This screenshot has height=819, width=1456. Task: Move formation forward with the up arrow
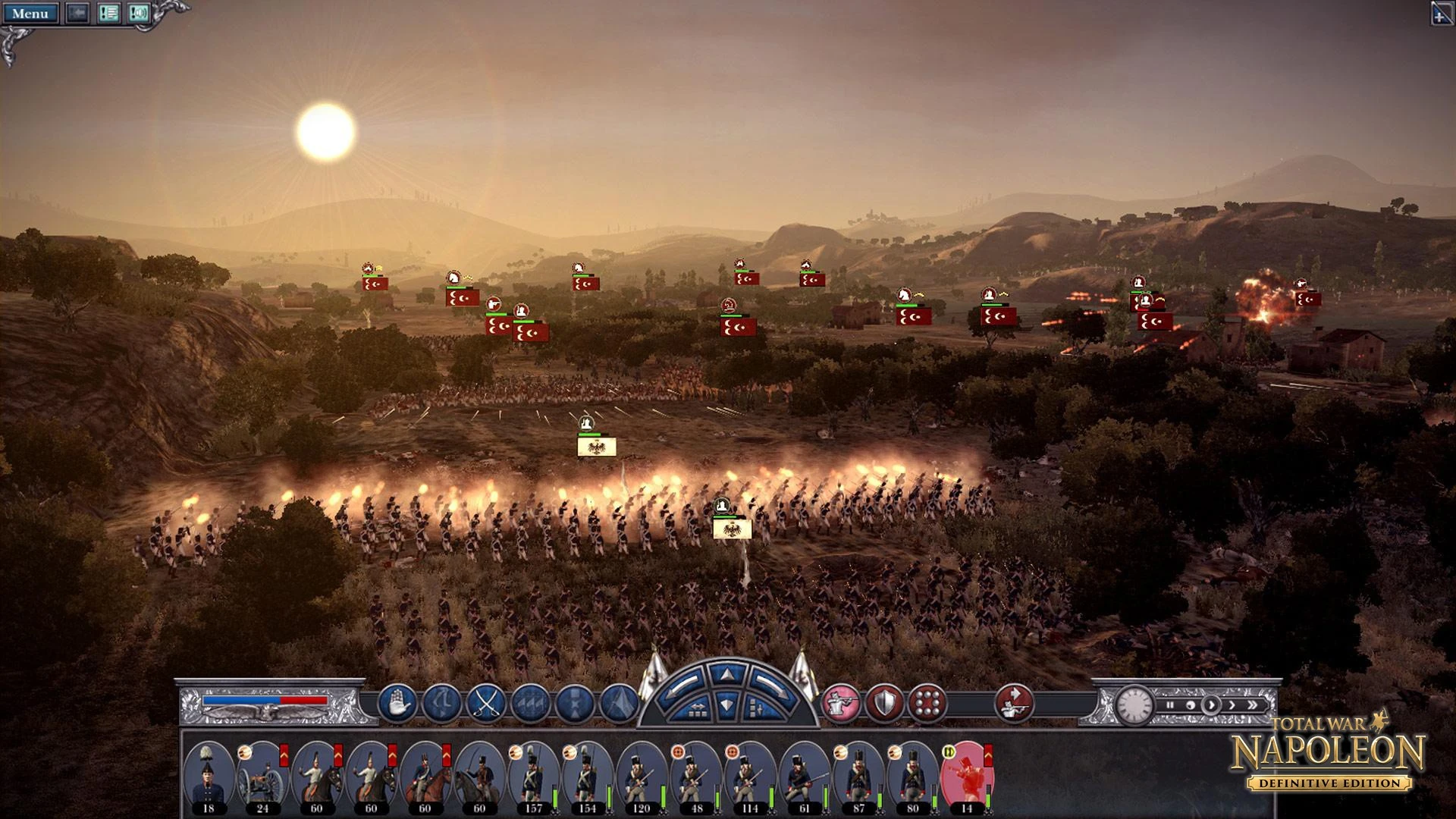coord(727,674)
